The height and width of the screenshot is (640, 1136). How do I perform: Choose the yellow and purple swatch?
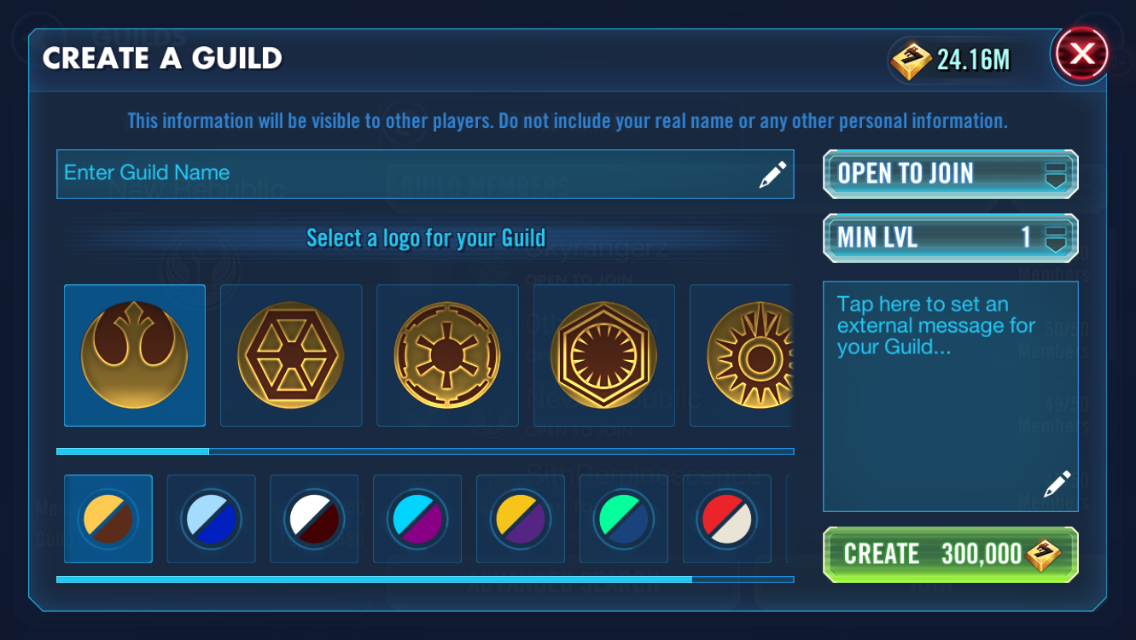click(x=520, y=519)
